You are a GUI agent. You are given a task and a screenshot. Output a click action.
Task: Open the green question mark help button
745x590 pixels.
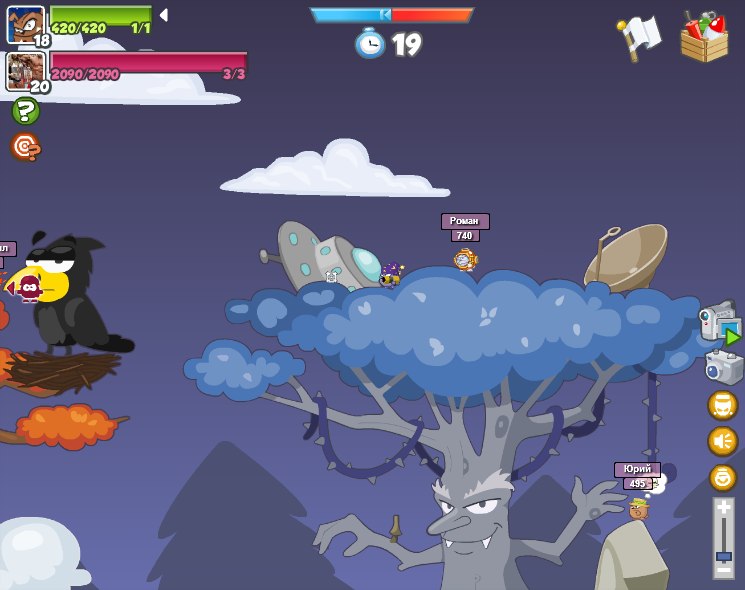tap(26, 111)
